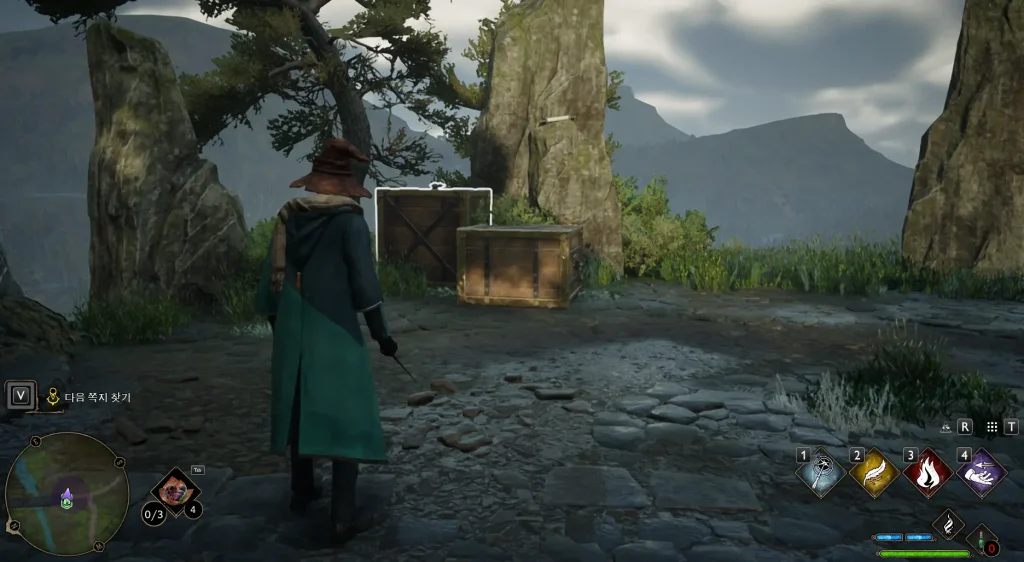Image resolution: width=1024 pixels, height=562 pixels.
Task: Activate the Revelio triangle icon
Action: pos(946,426)
